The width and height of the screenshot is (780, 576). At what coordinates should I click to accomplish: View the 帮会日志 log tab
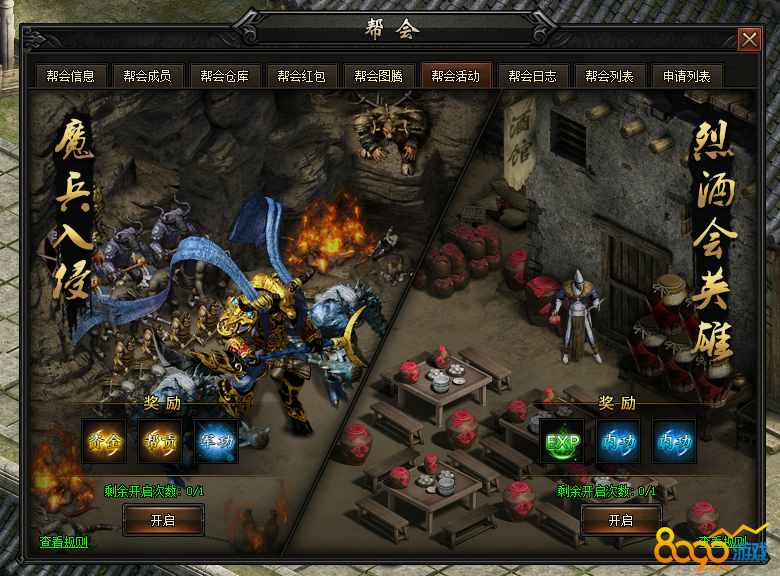coord(532,76)
